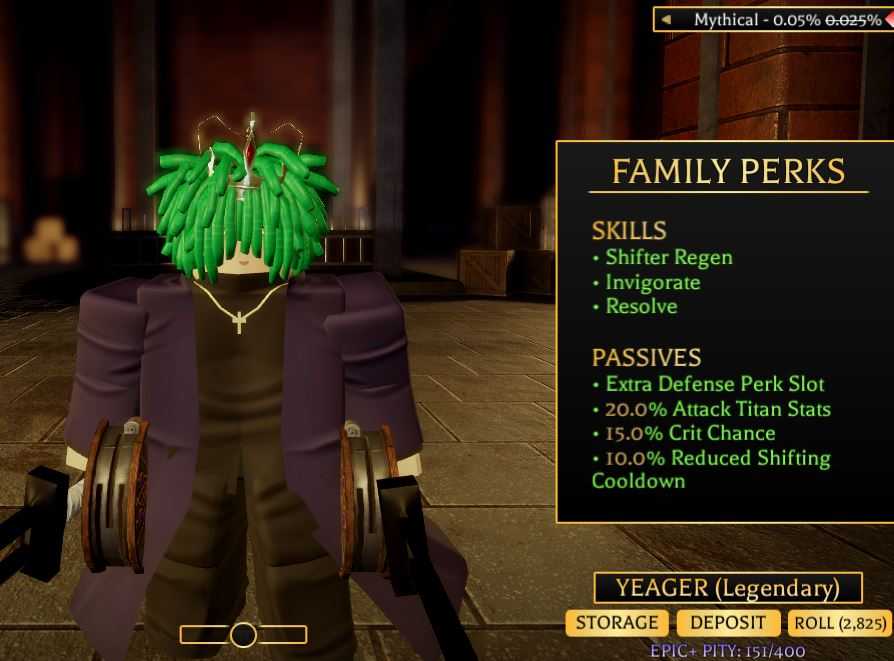This screenshot has height=661, width=894.
Task: Click the left arrow beside Mythical odds
Action: tap(667, 20)
